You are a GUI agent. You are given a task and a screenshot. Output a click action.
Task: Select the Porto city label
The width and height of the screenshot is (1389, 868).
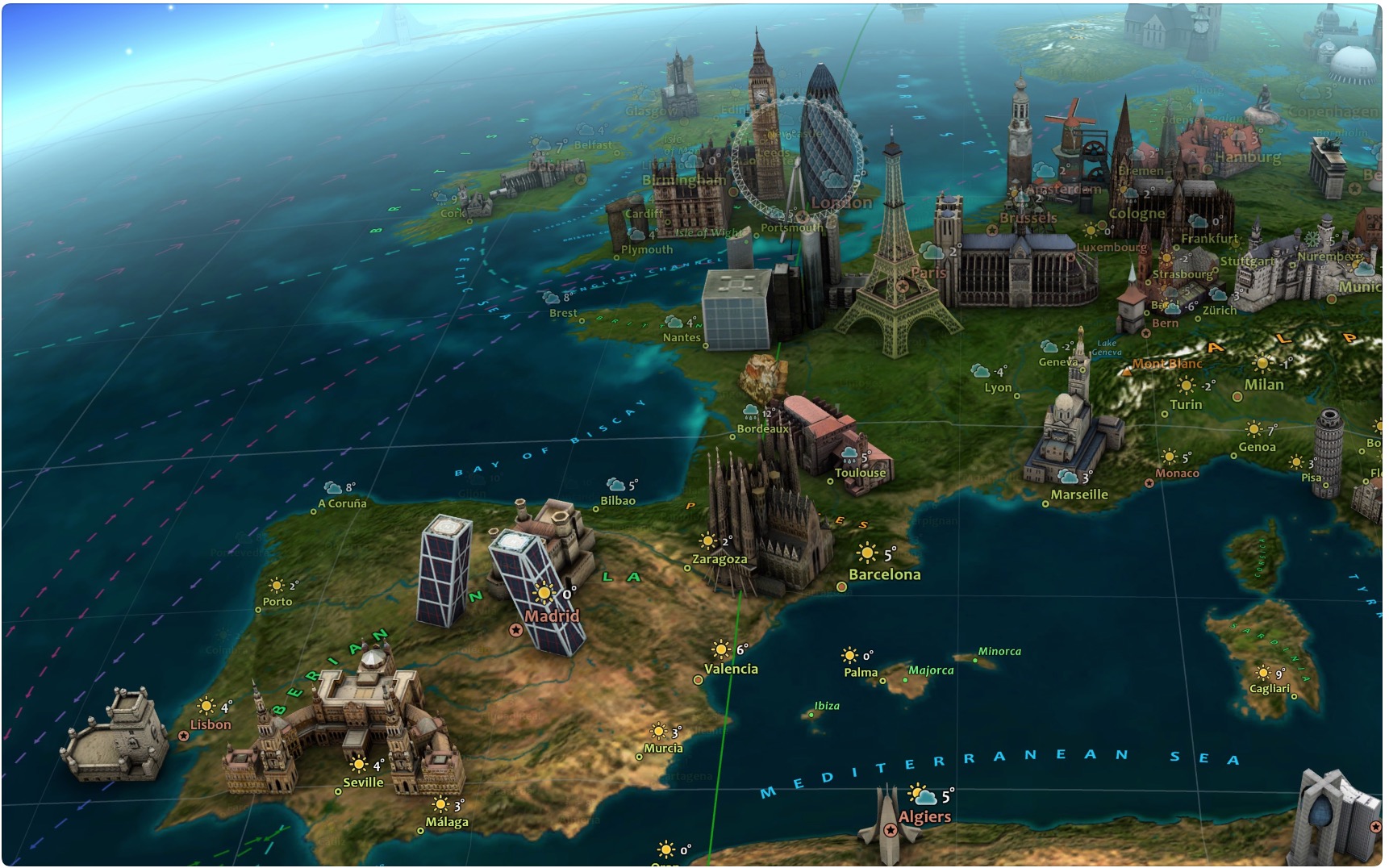277,602
